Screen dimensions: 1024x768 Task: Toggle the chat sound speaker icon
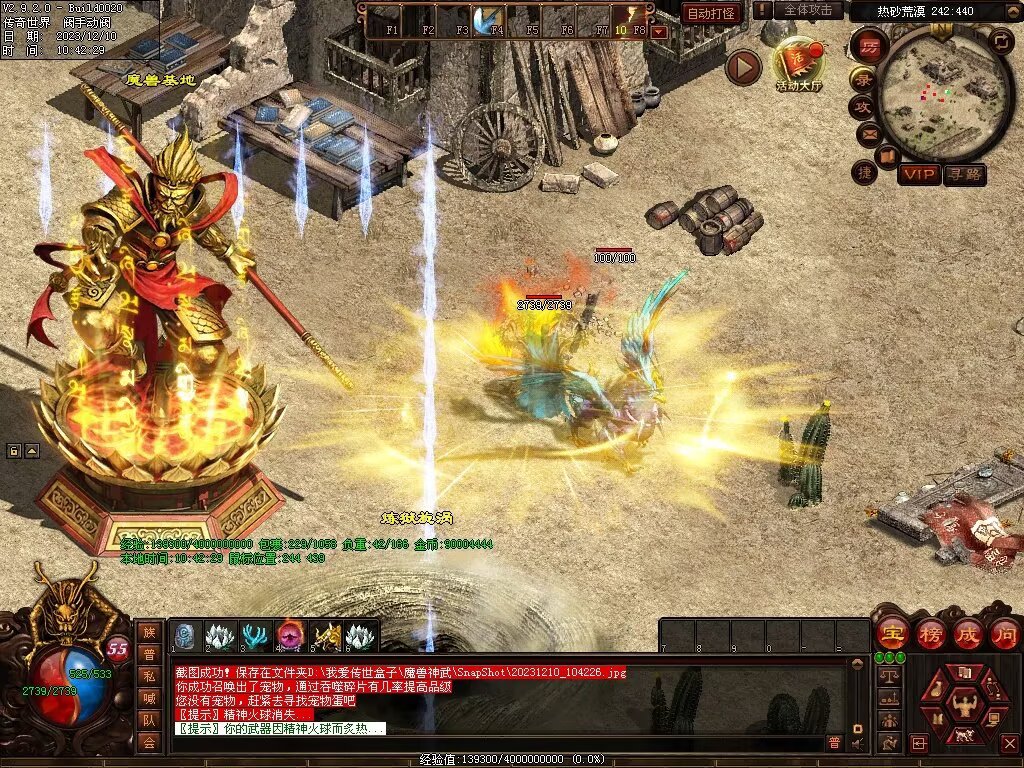(857, 743)
